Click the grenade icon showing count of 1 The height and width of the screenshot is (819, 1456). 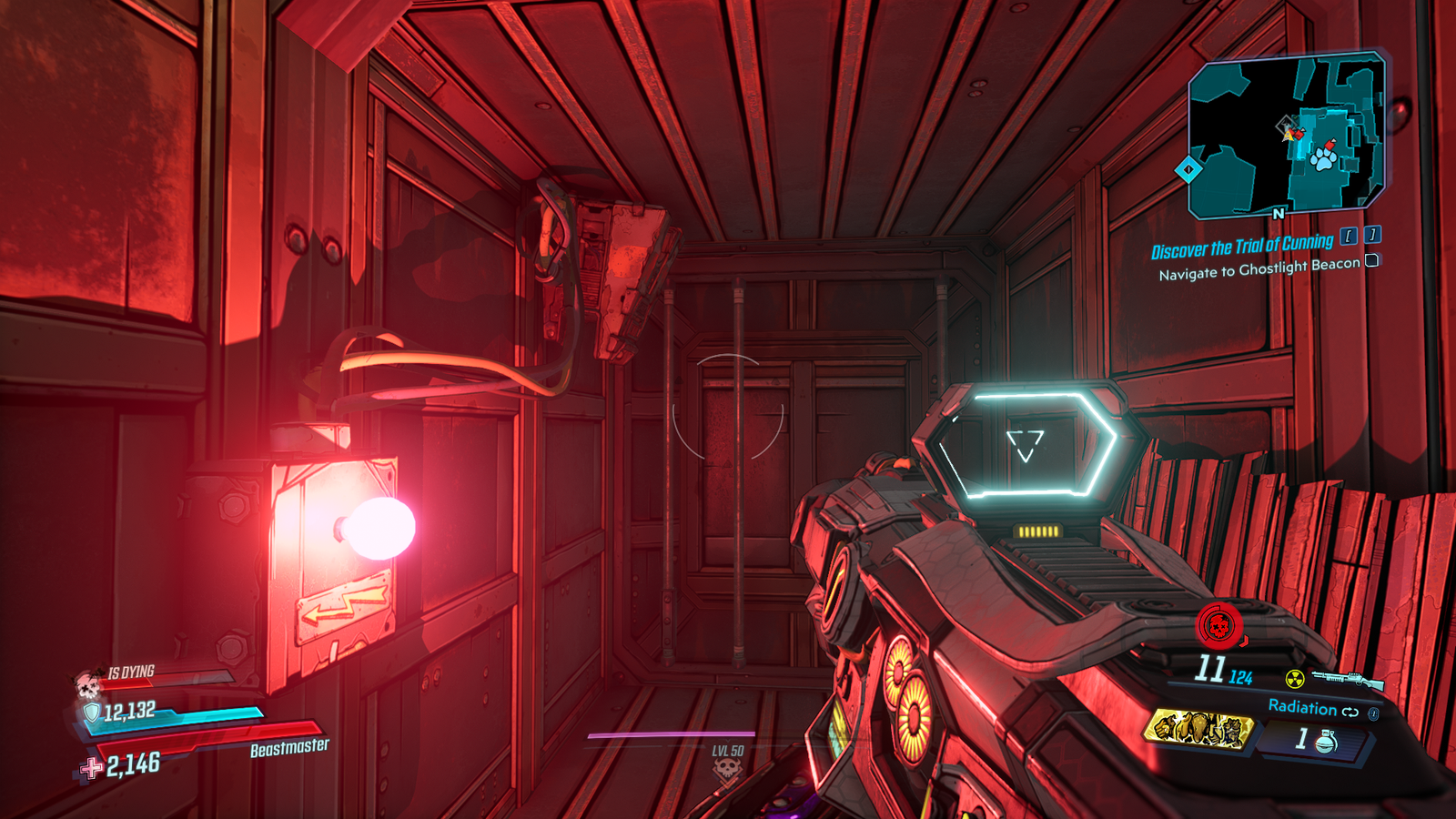tap(1326, 741)
